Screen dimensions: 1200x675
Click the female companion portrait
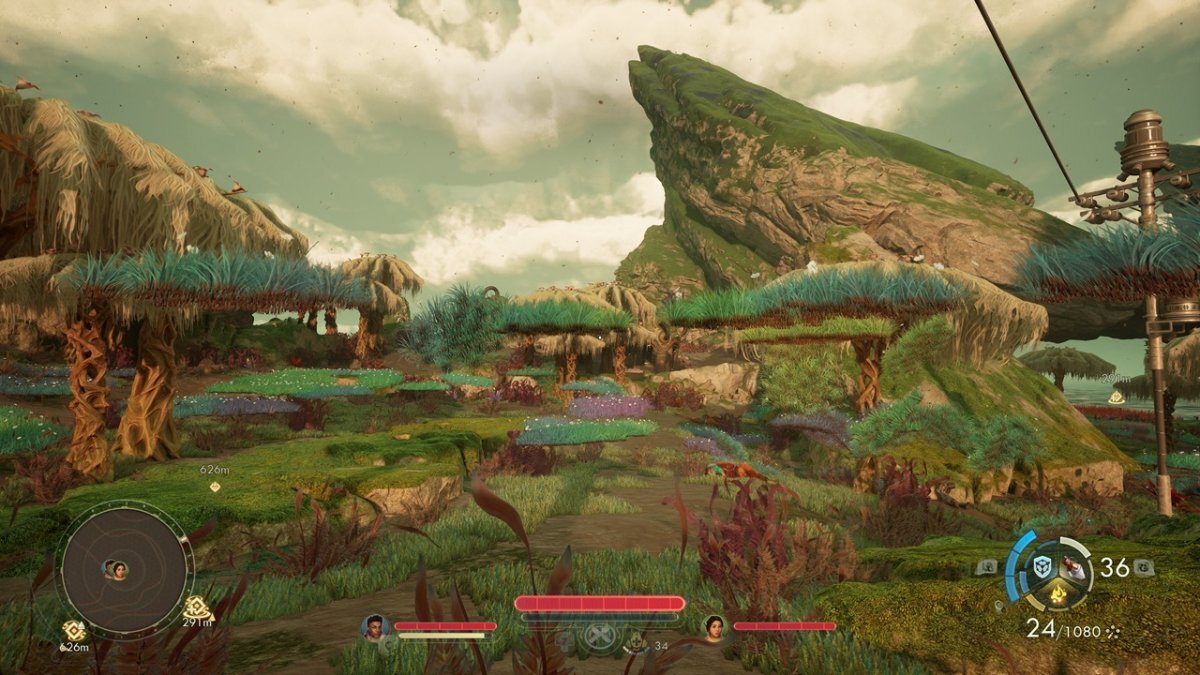tap(715, 627)
